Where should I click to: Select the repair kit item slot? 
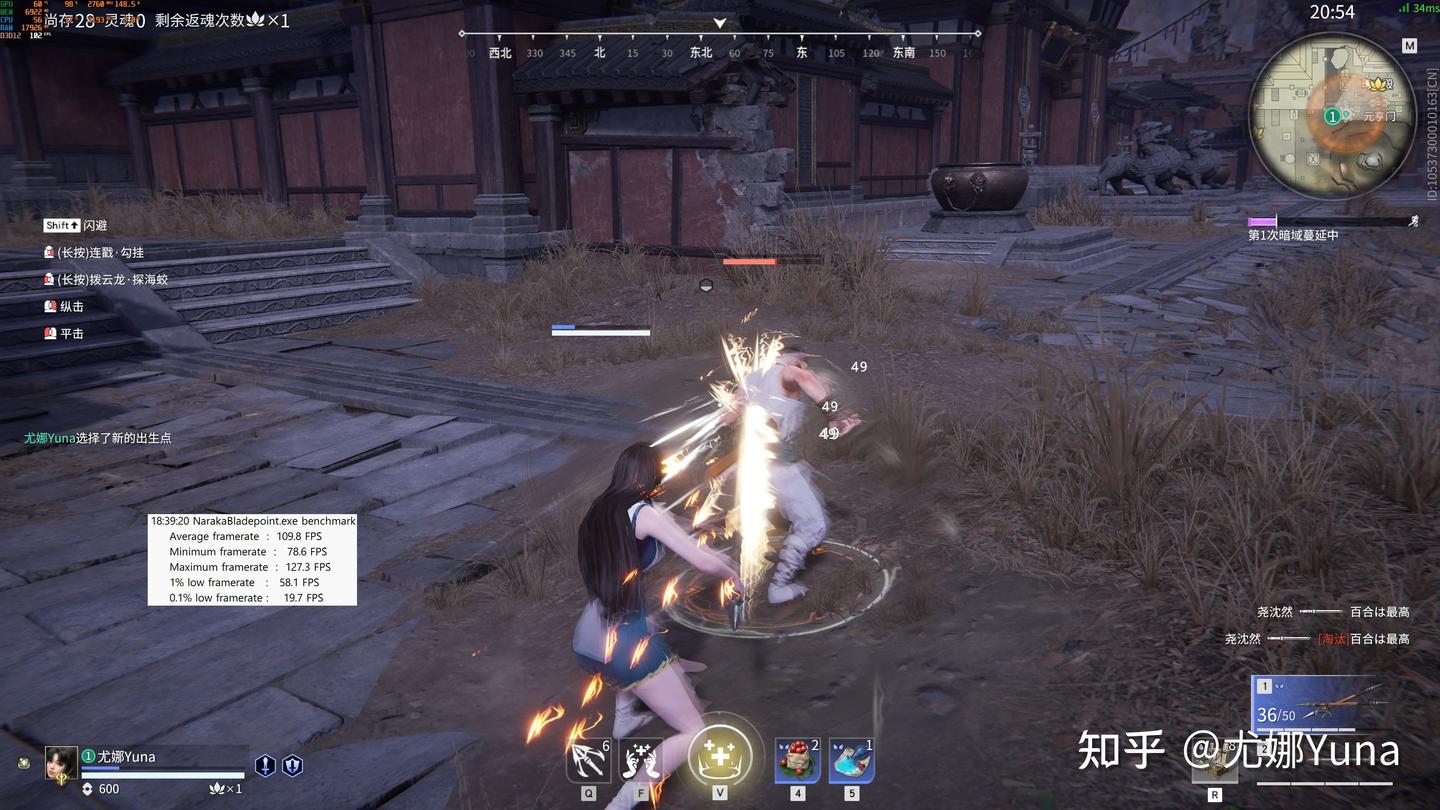point(1214,765)
